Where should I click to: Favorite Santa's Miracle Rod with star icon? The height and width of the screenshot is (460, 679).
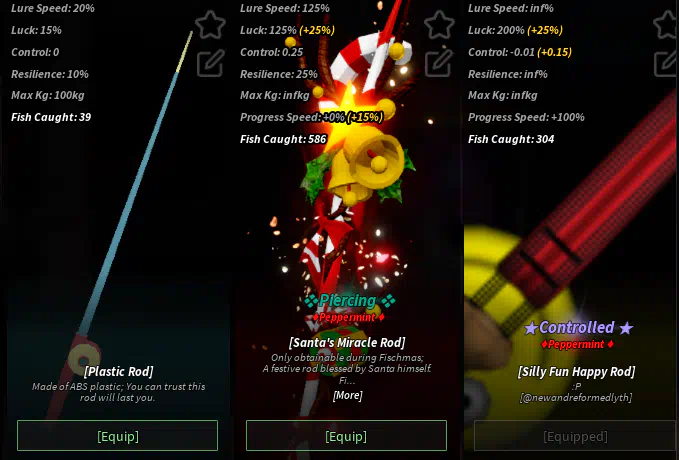439,25
